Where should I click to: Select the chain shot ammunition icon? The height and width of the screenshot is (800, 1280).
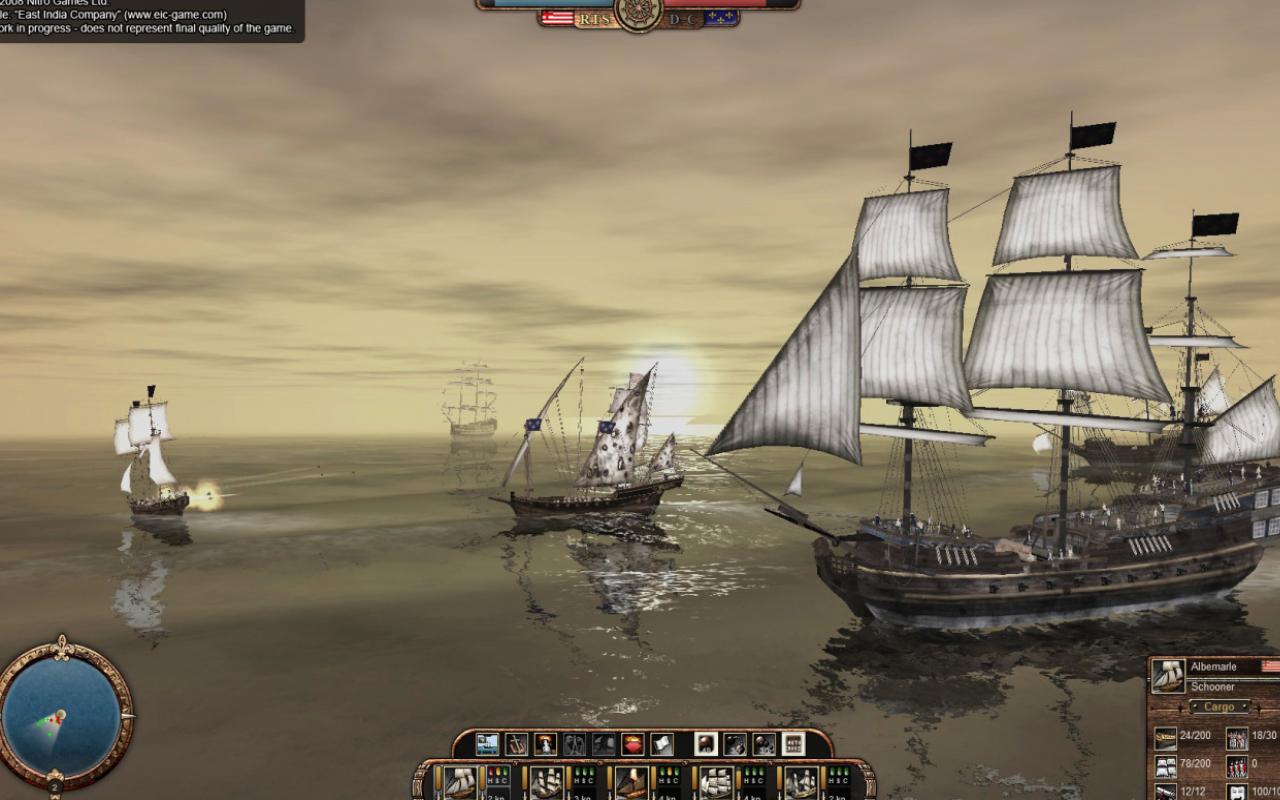[733, 746]
